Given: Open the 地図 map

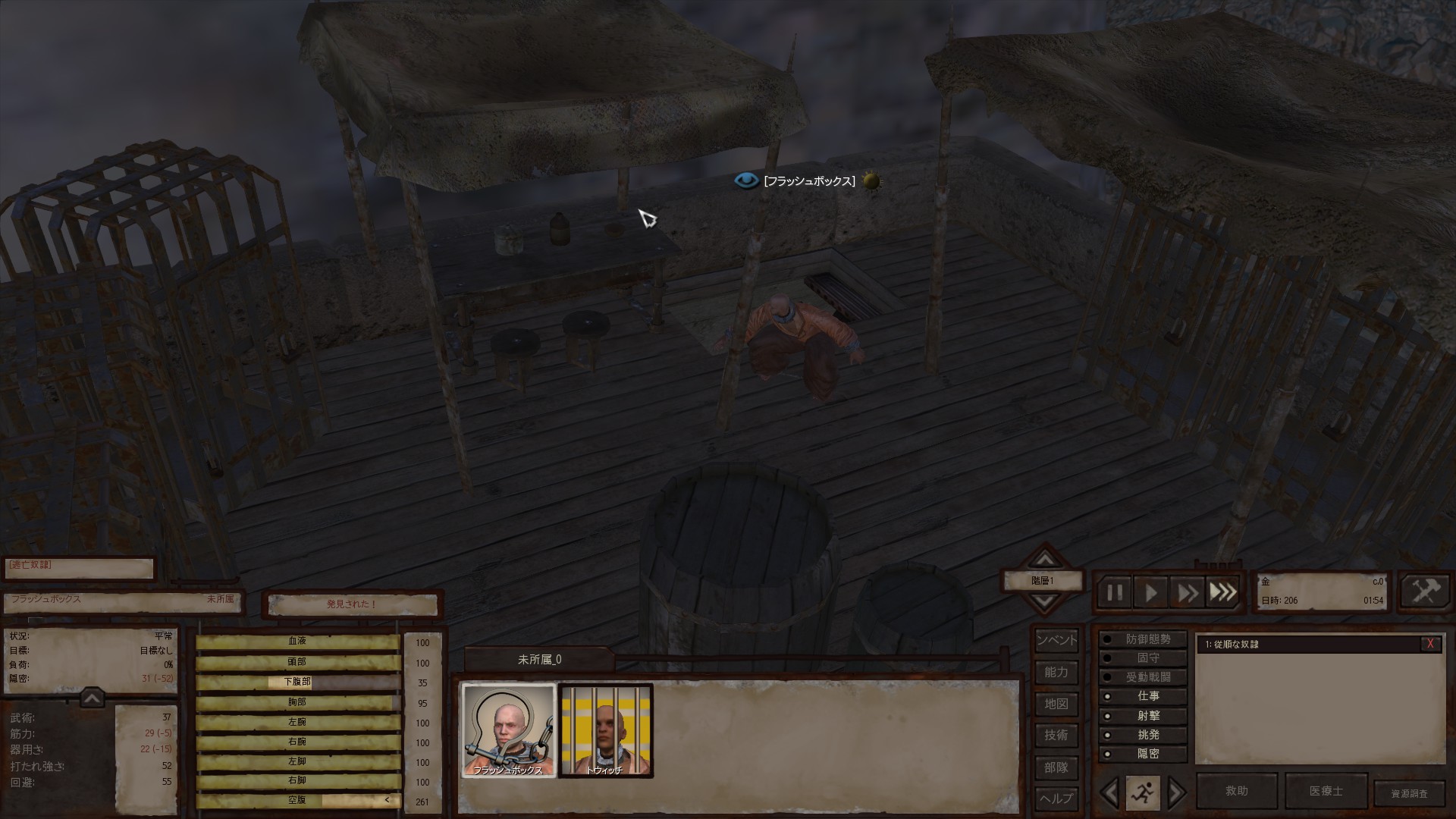Looking at the screenshot, I should [1056, 704].
